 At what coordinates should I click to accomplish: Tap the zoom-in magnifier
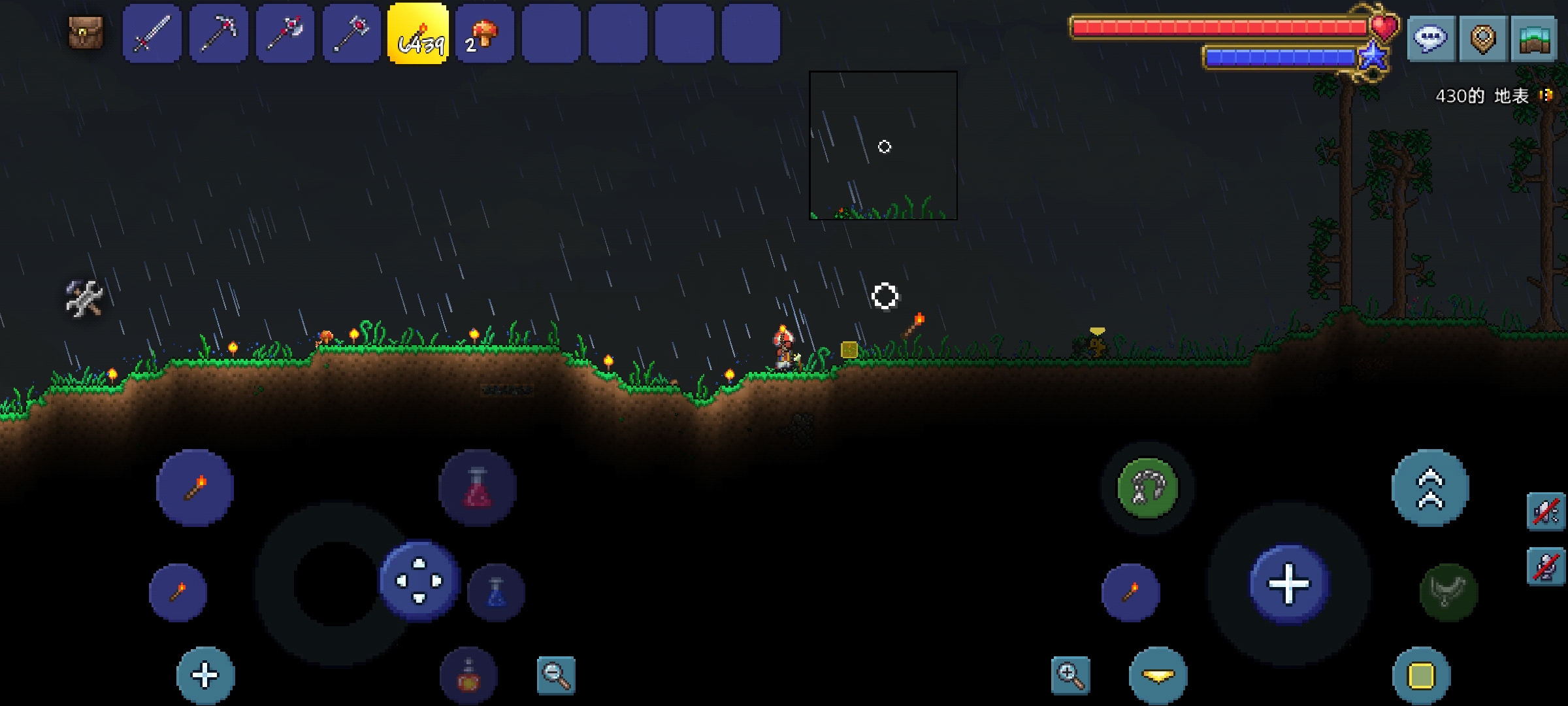click(x=1071, y=675)
